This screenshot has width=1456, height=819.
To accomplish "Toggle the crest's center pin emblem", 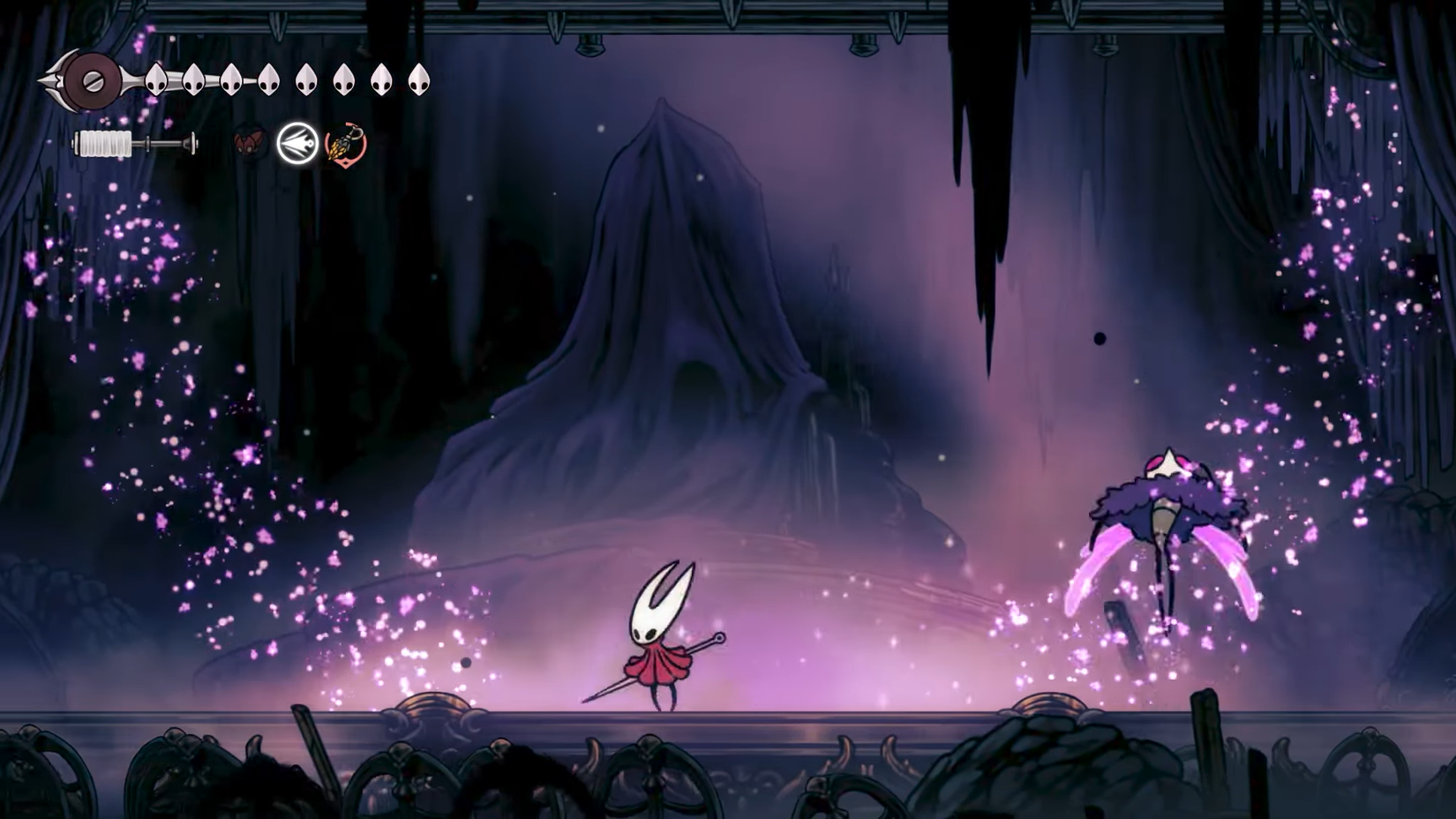I will 94,81.
